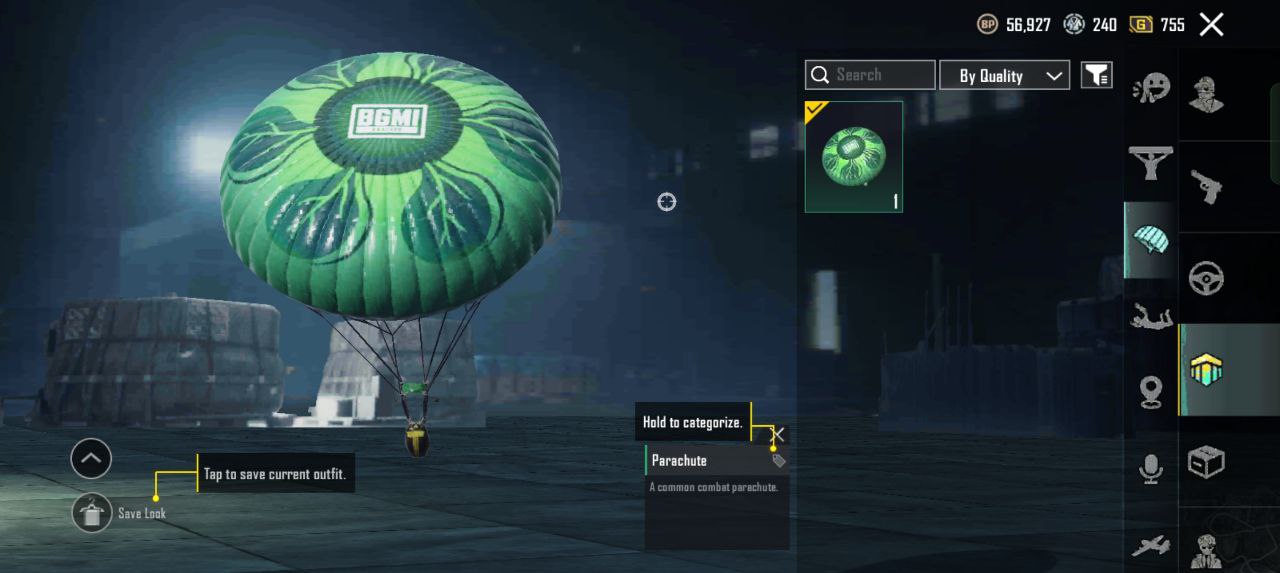The height and width of the screenshot is (573, 1280).
Task: Close the inventory screen with the X
Action: click(1211, 25)
